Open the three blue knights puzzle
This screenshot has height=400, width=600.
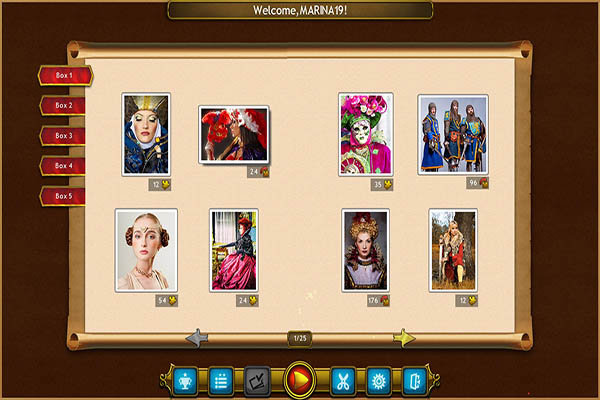point(452,134)
